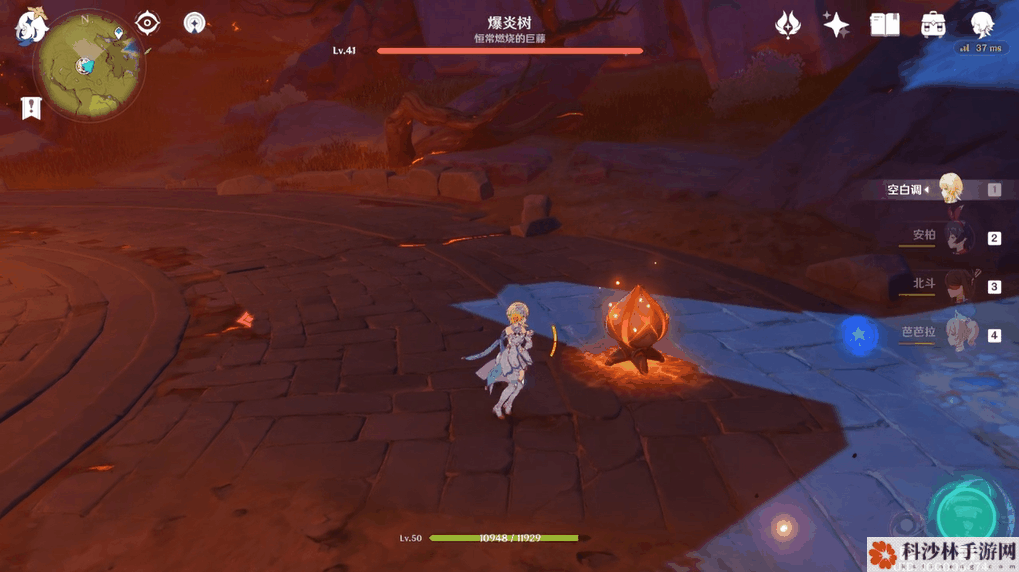
Task: Switch to party member 北斗
Action: click(955, 285)
